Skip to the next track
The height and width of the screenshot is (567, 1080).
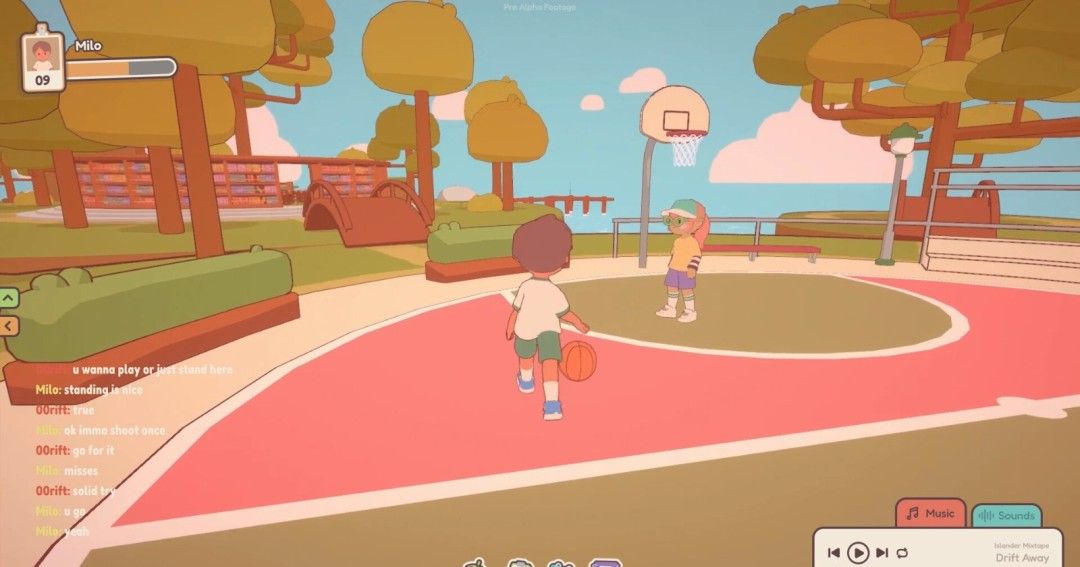882,552
